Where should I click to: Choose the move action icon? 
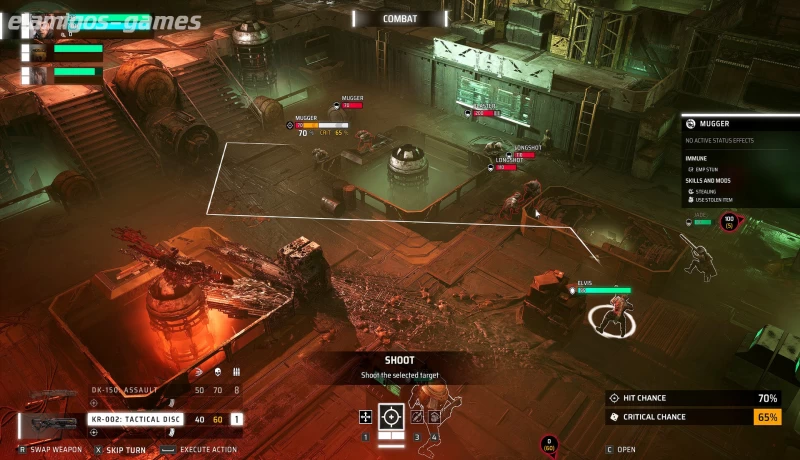pyautogui.click(x=366, y=416)
